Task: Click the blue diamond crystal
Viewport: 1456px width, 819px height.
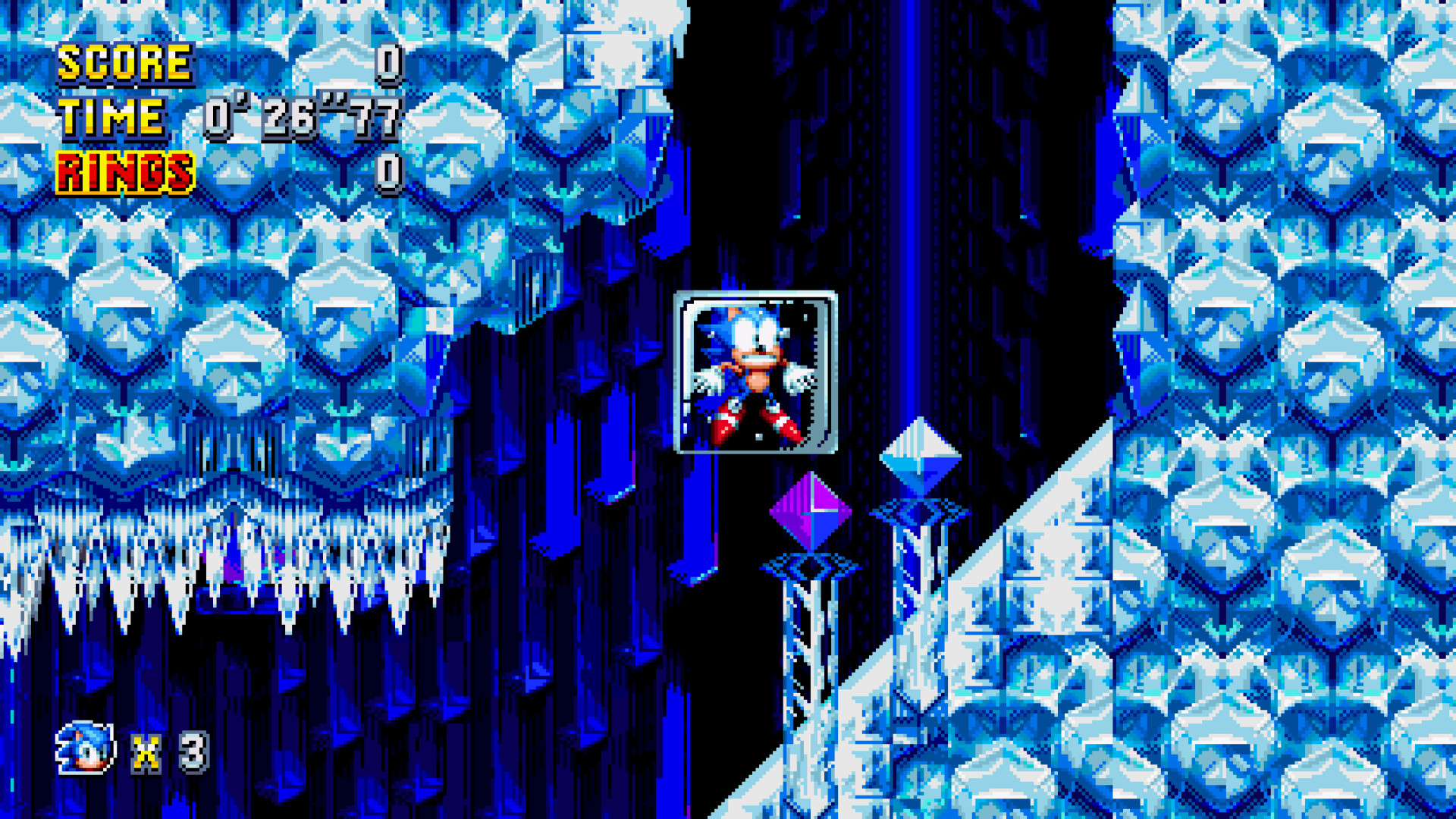Action: tap(921, 455)
